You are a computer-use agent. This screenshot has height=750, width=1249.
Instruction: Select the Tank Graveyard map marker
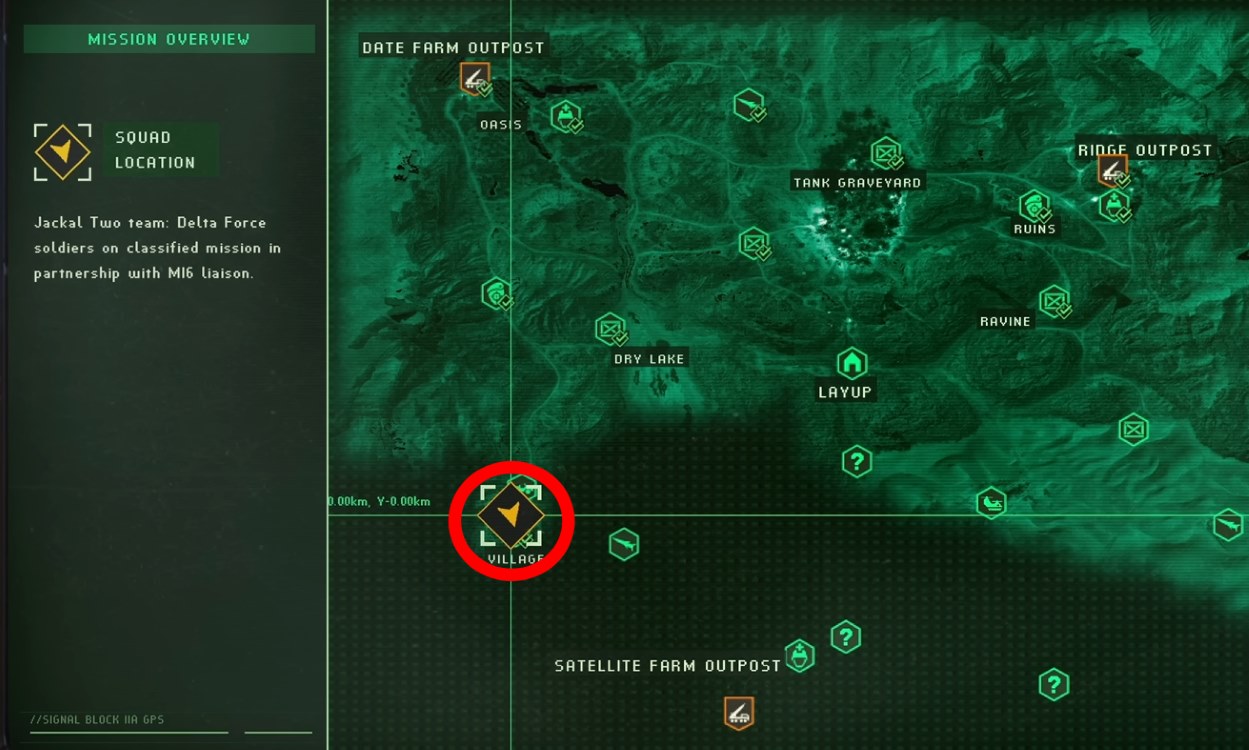click(x=885, y=153)
